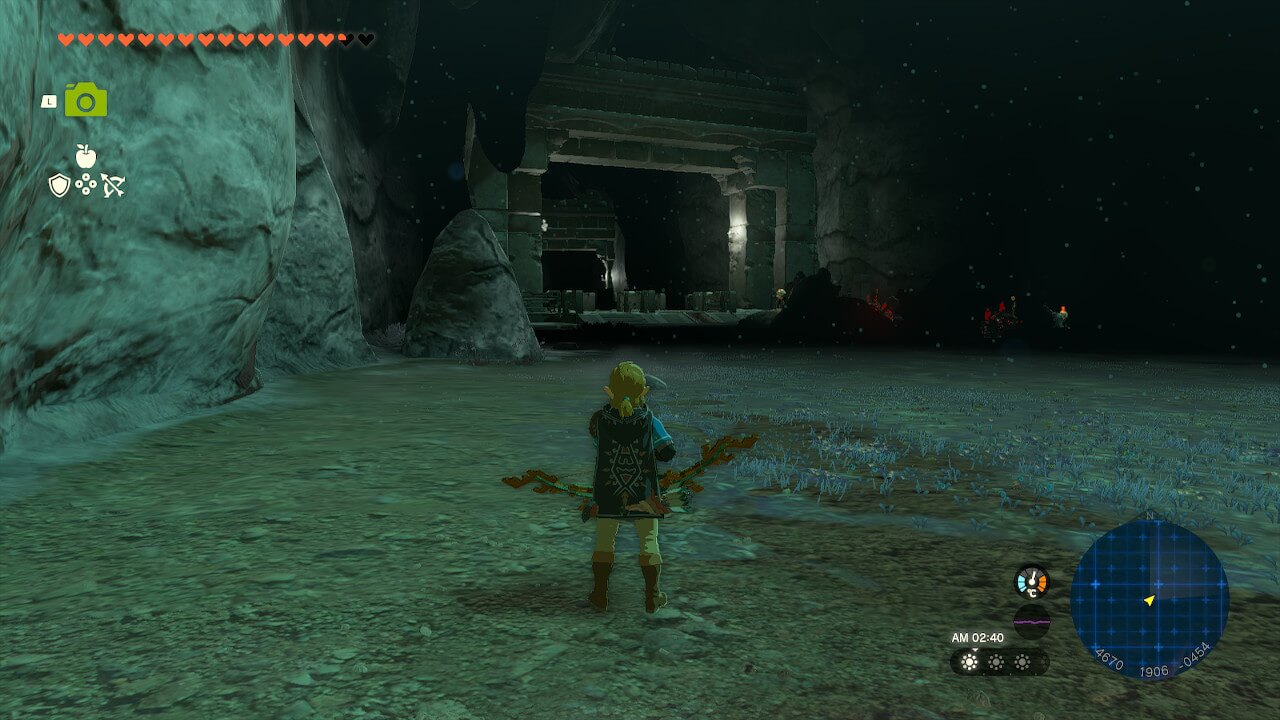Select the weather forecast strip
This screenshot has width=1280, height=720.
point(997,662)
